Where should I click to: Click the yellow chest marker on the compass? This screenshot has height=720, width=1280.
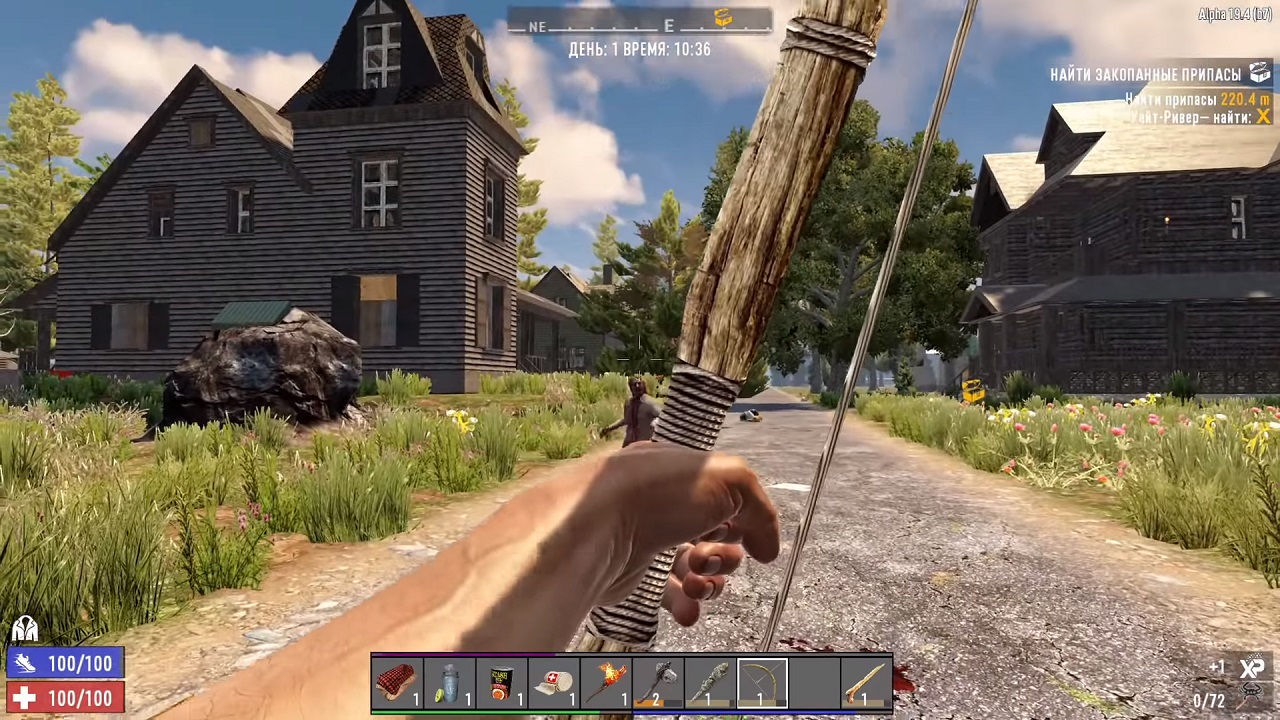click(722, 19)
